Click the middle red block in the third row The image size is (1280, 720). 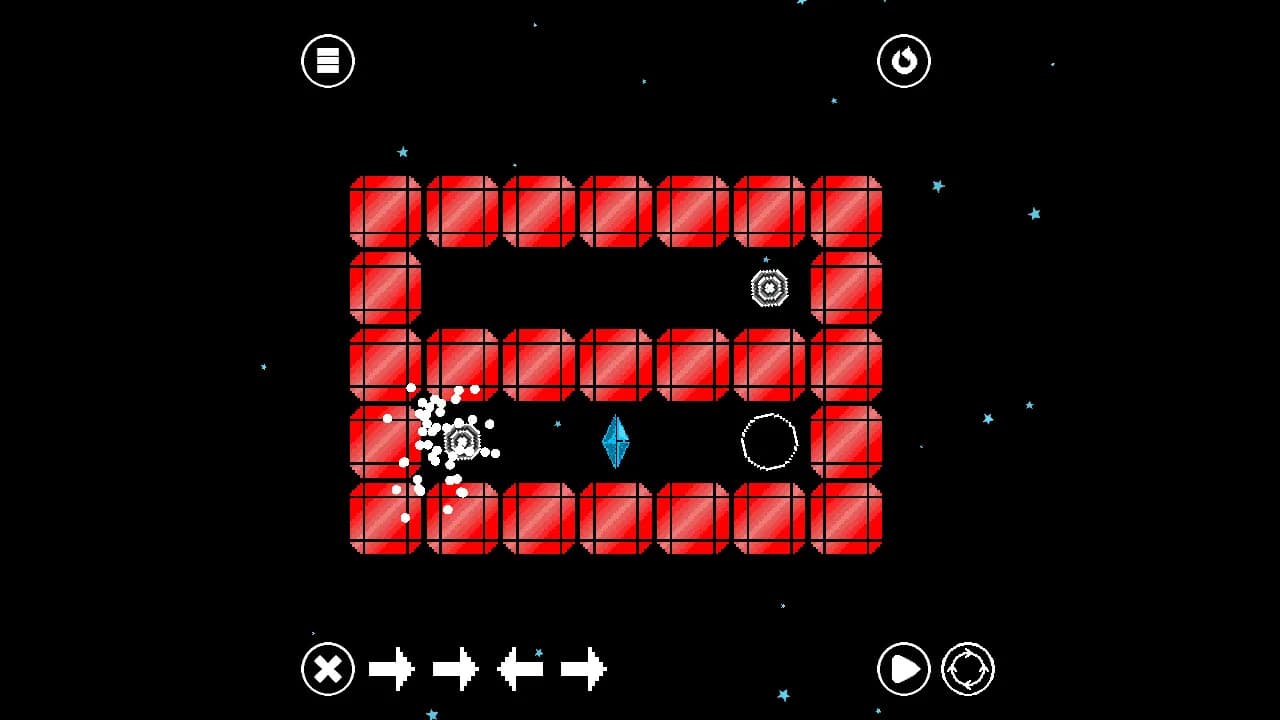point(614,365)
